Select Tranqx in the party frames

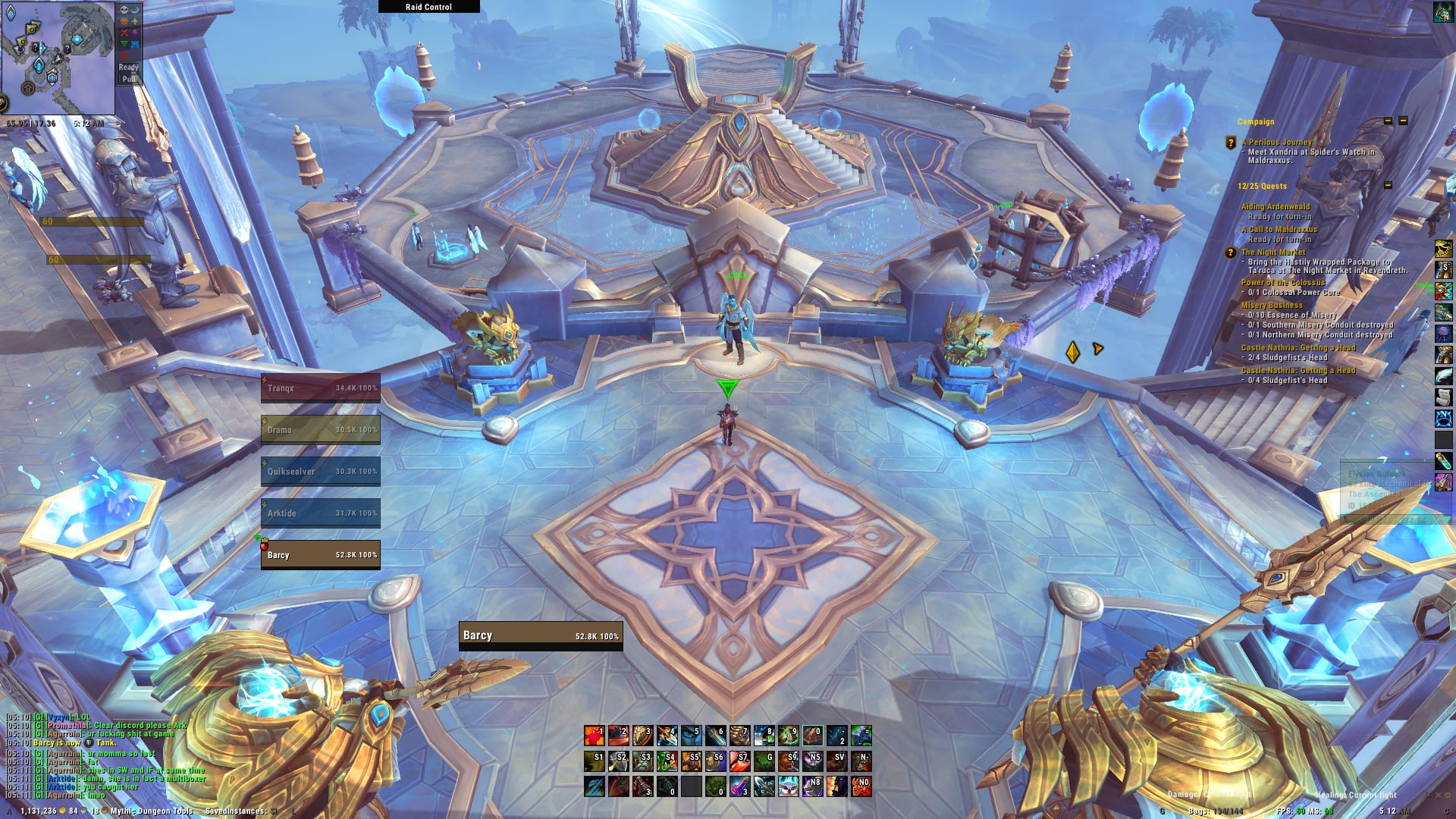click(x=321, y=388)
